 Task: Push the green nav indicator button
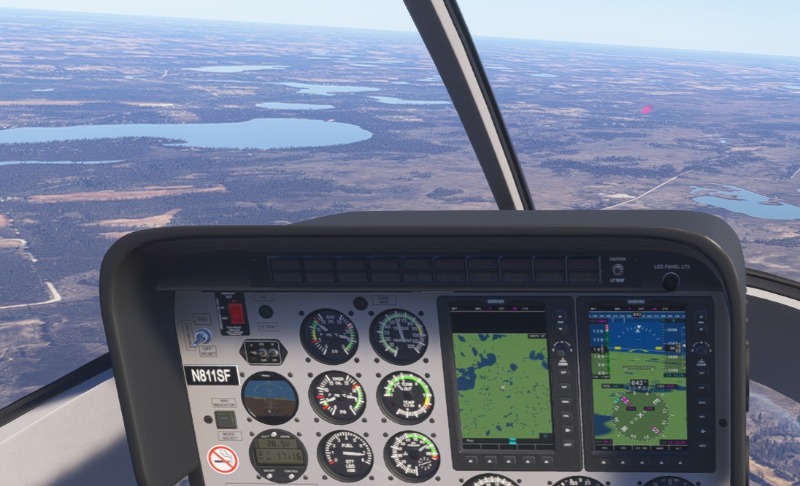pos(226,420)
